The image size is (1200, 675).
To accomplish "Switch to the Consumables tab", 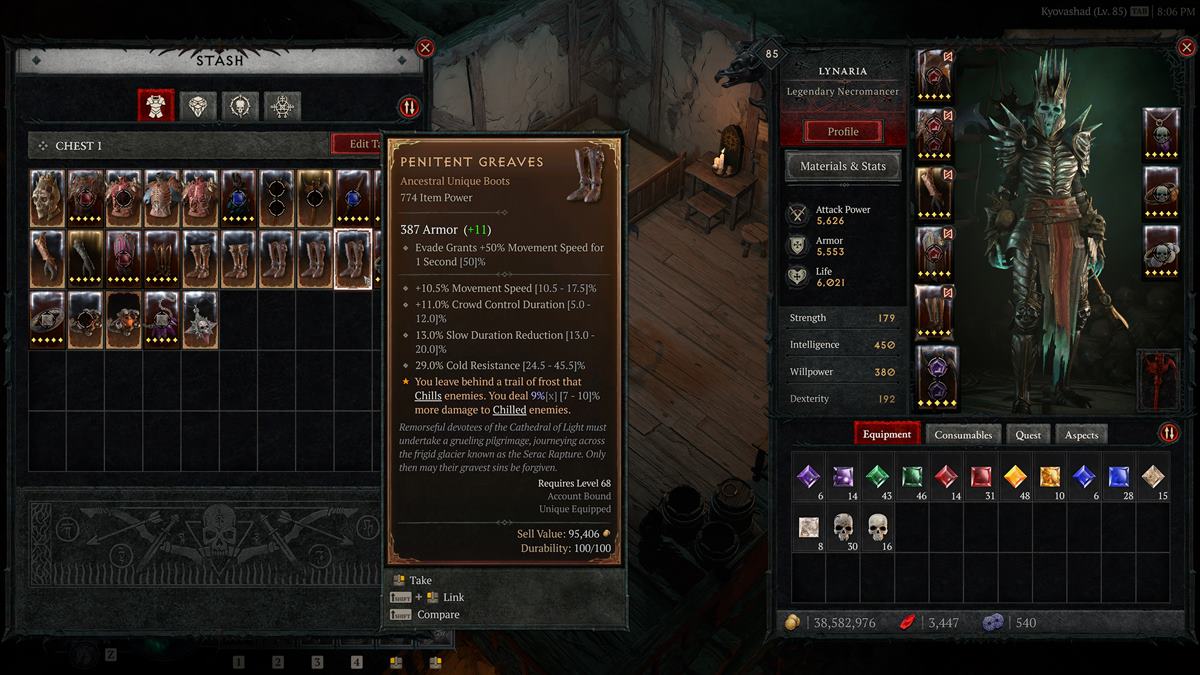I will [963, 434].
